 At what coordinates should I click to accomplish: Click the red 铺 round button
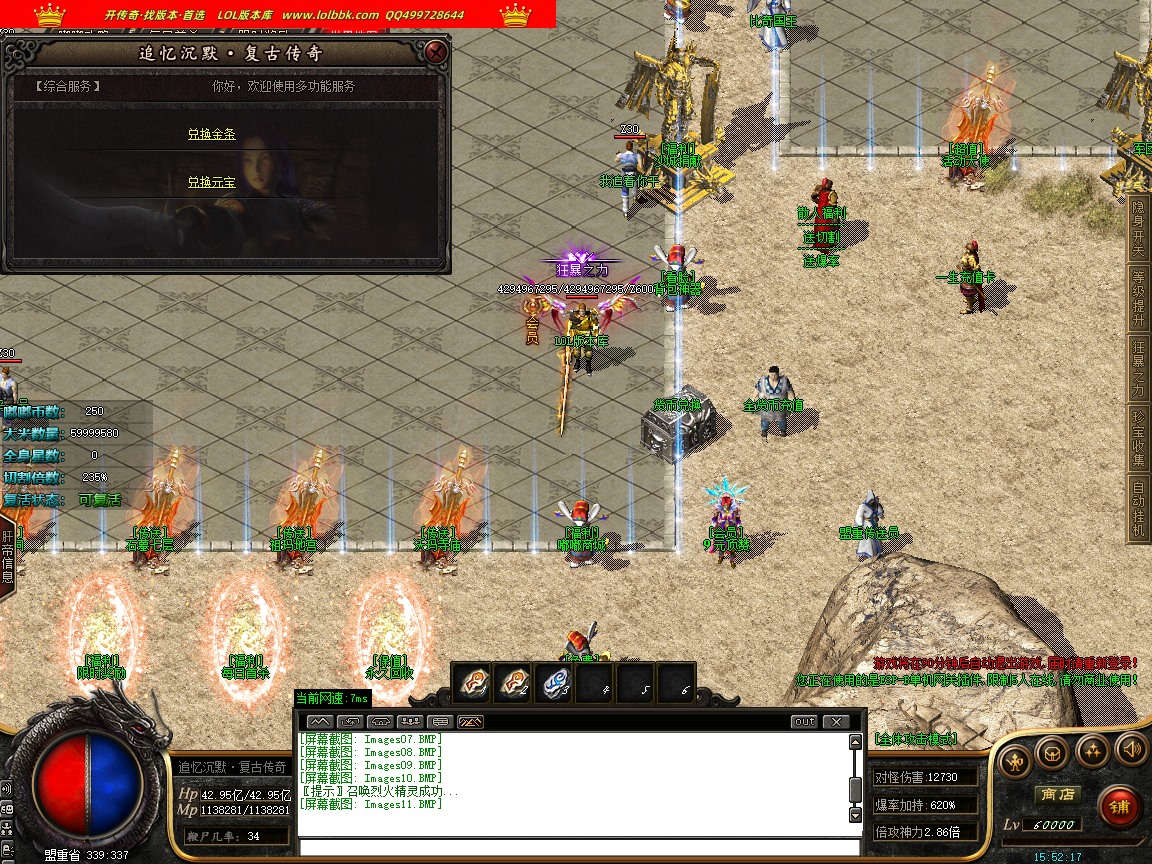click(x=1119, y=806)
